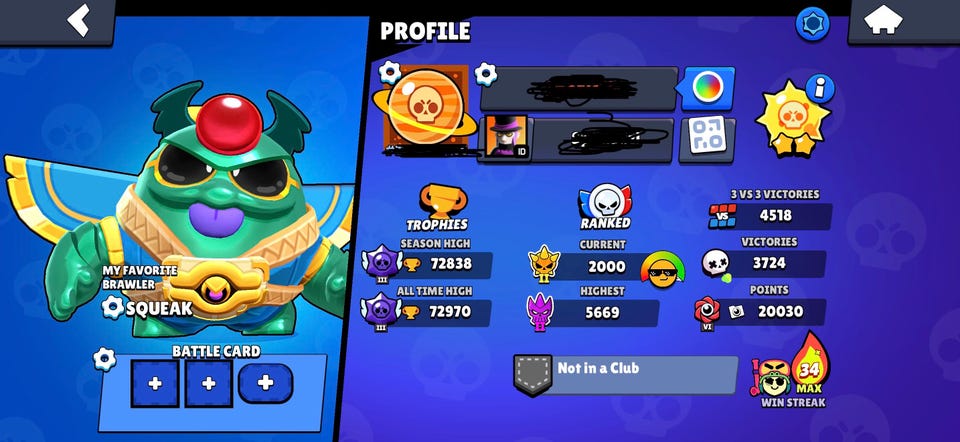Click the gear beside the player name bar
Viewport: 960px width, 442px height.
486,74
